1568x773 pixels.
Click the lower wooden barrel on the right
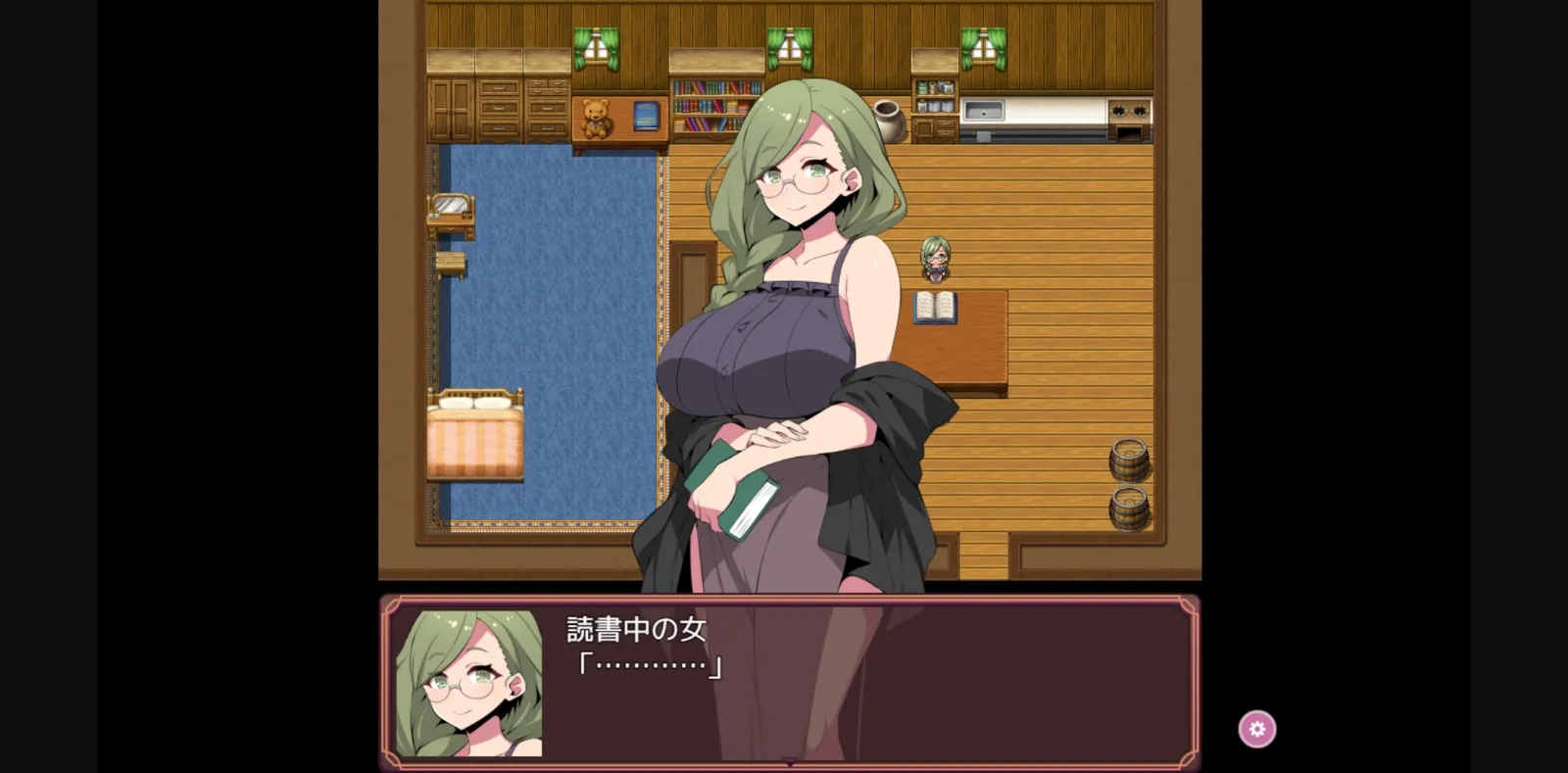[x=1129, y=509]
